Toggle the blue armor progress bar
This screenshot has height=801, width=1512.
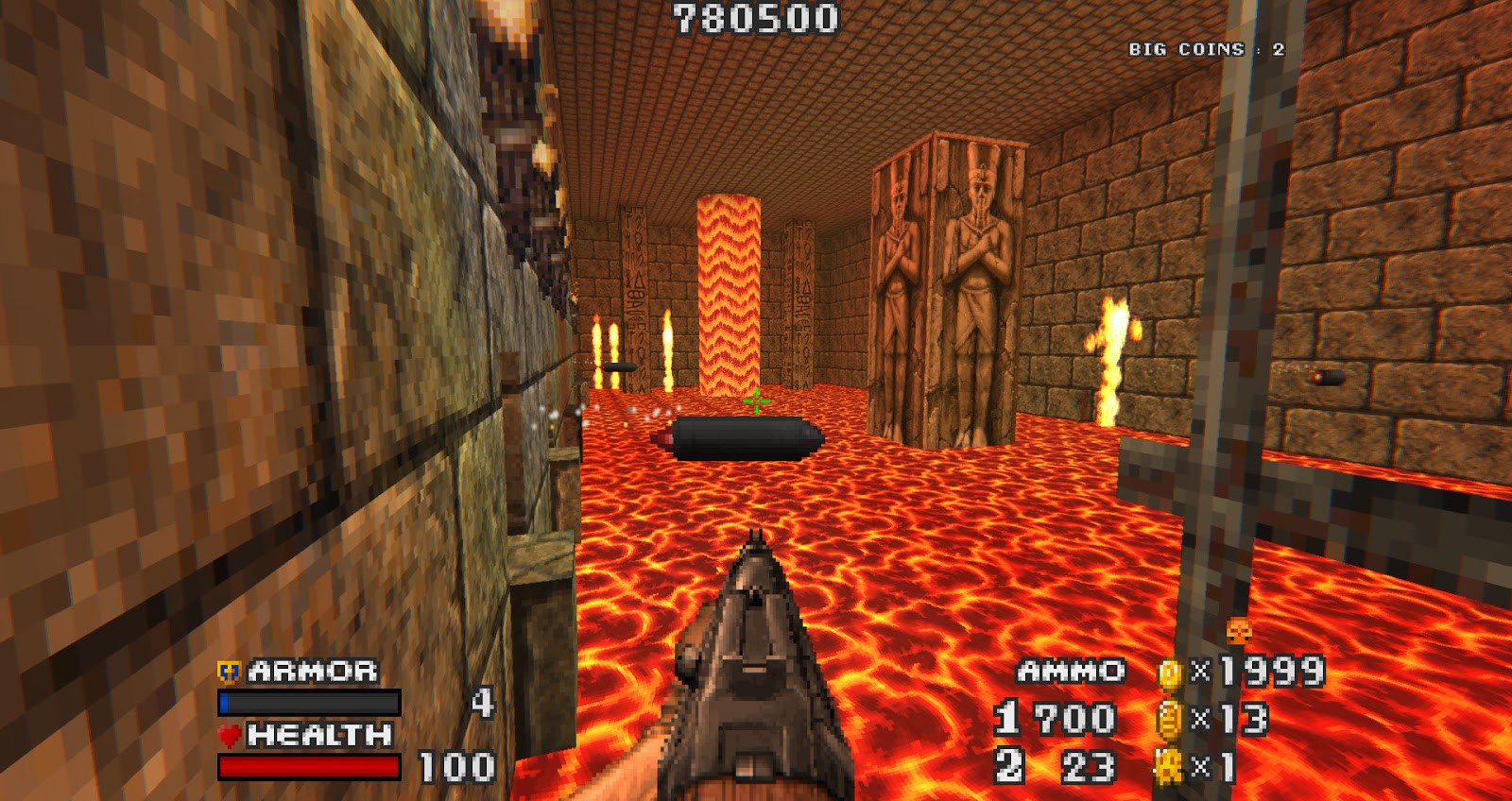click(308, 703)
